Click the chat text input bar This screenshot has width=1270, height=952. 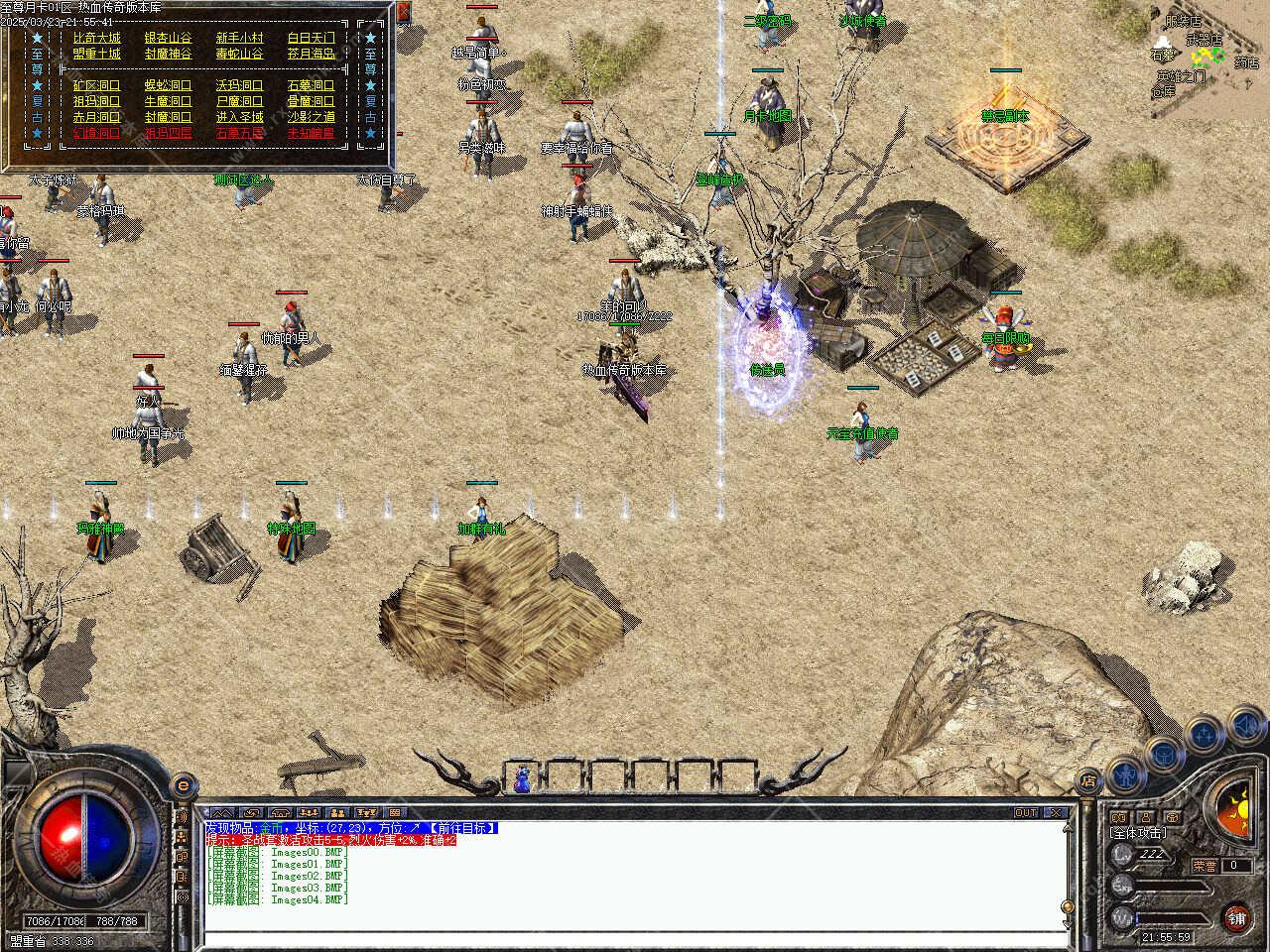click(635, 939)
